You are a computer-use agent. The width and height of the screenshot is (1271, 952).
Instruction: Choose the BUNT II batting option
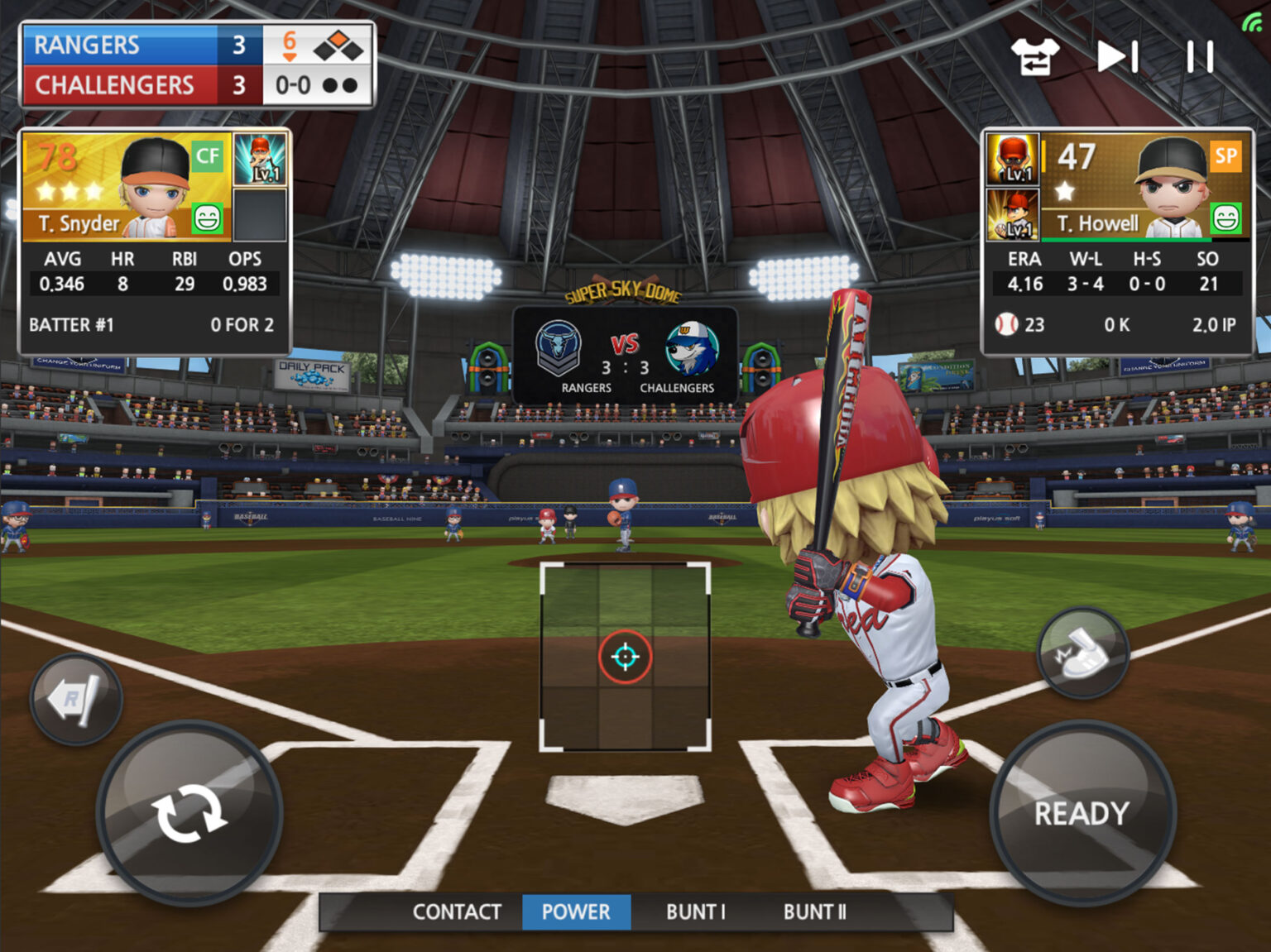815,912
